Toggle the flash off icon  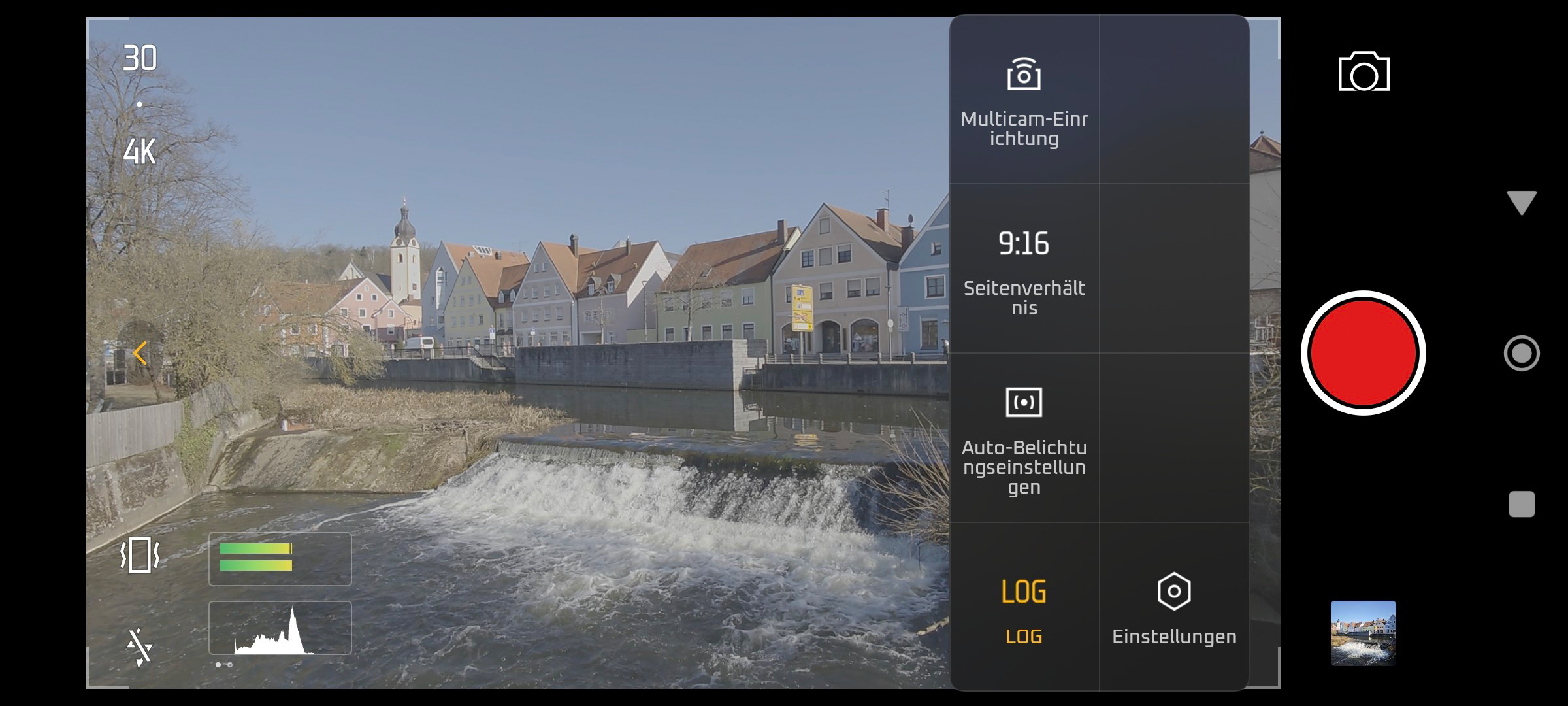140,648
